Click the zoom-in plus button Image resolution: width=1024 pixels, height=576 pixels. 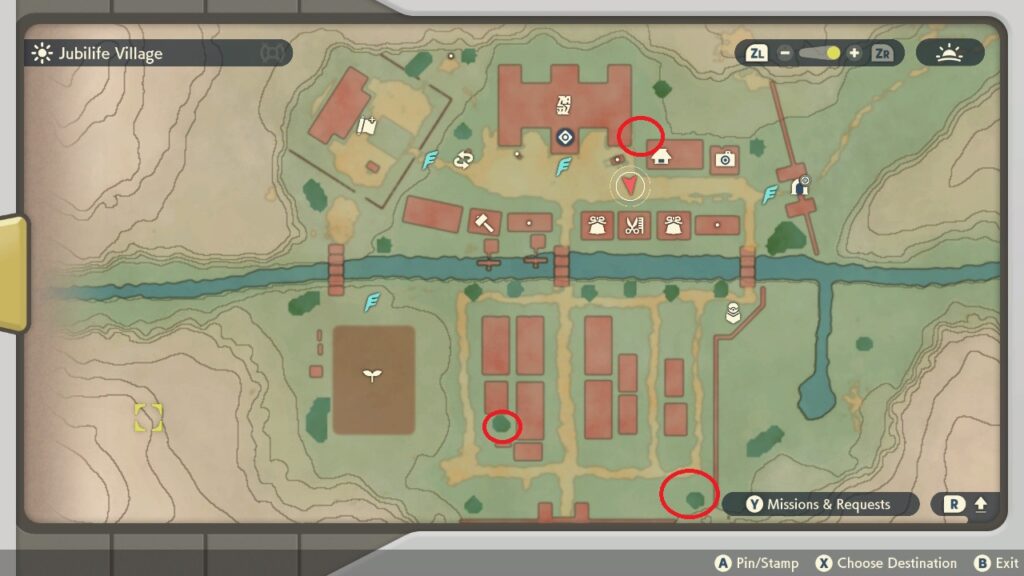854,53
